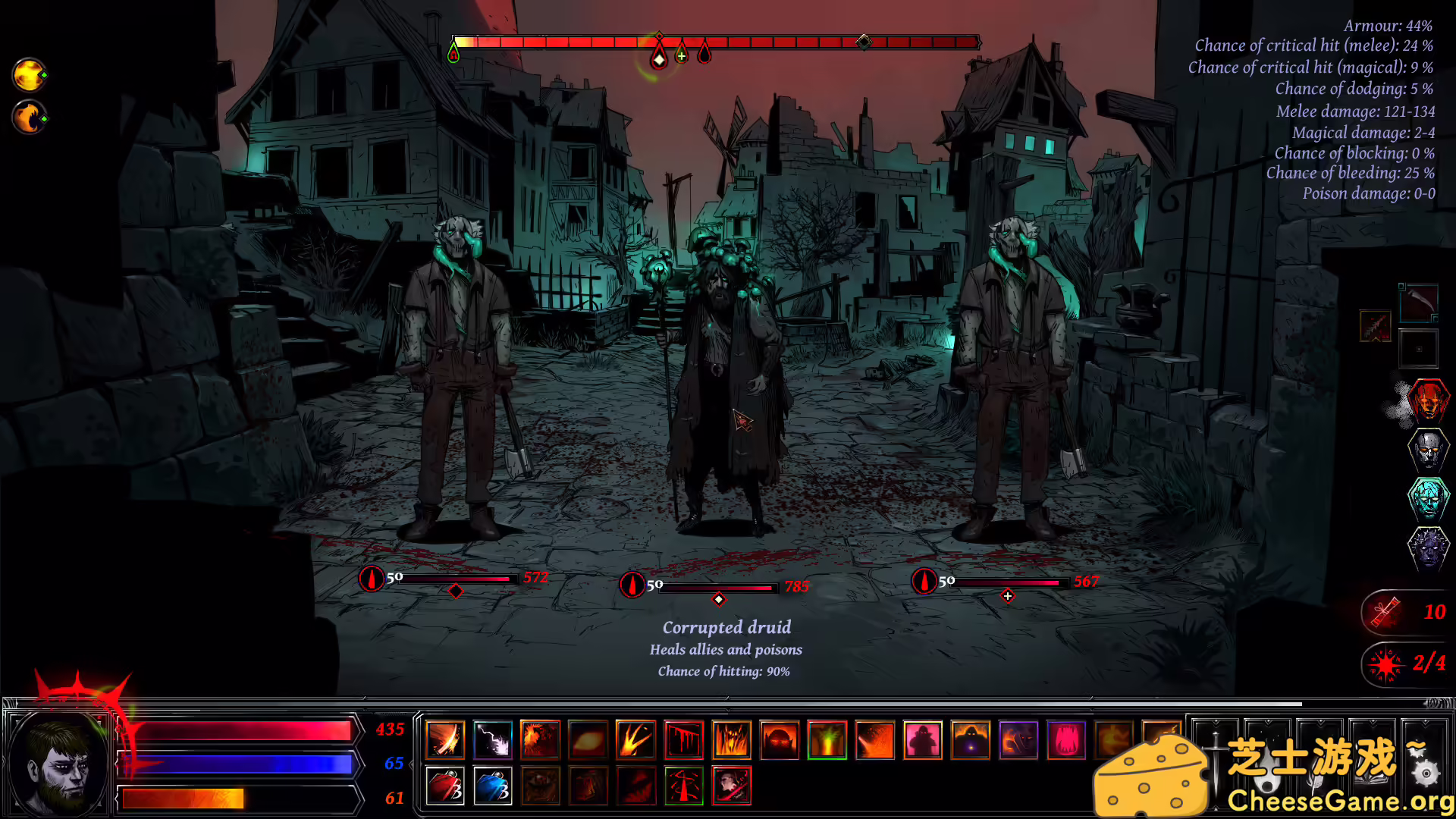Image resolution: width=1456 pixels, height=819 pixels.
Task: Cast the white lightning spell
Action: pos(493,739)
